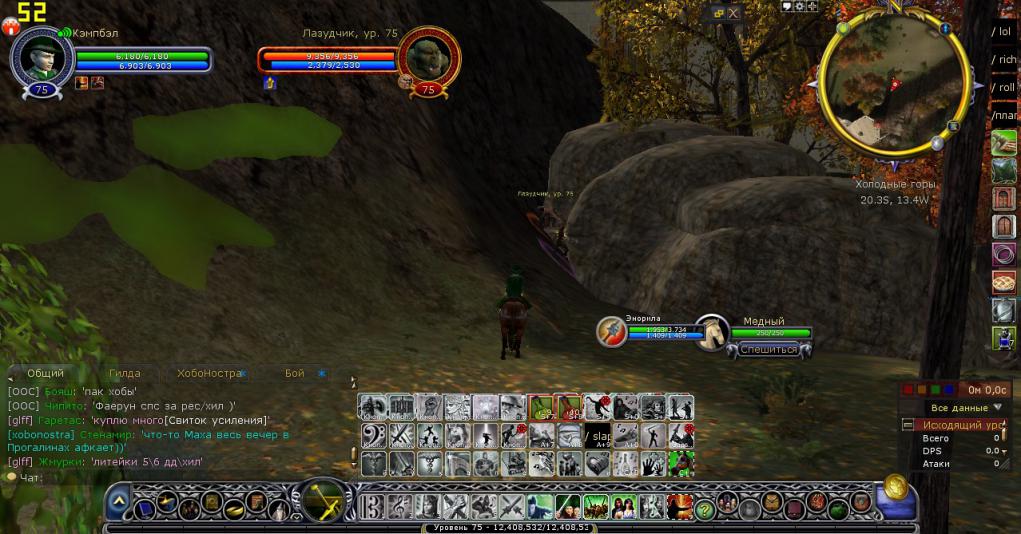Image resolution: width=1021 pixels, height=534 pixels.
Task: Open the gold coin store button
Action: click(895, 489)
